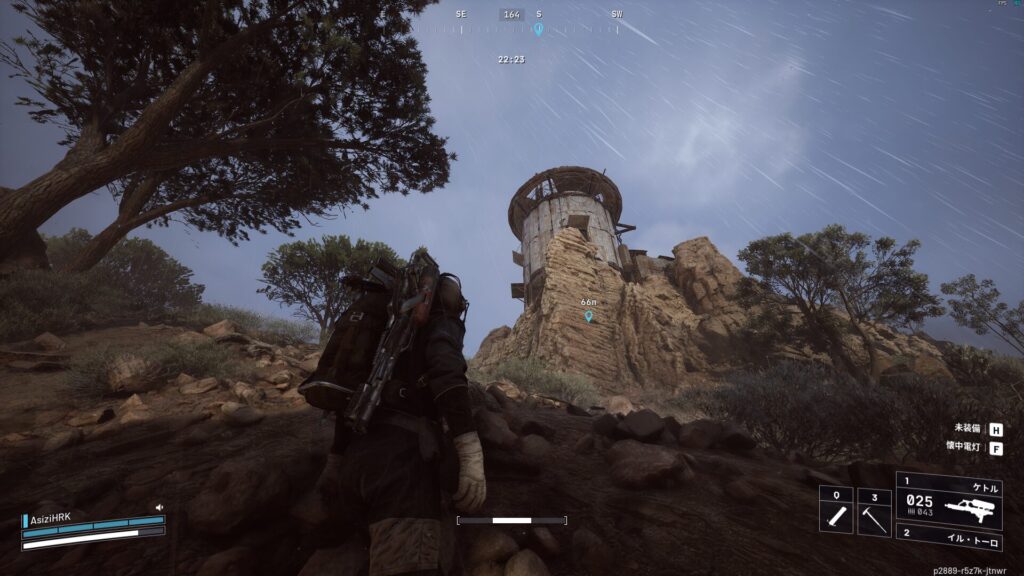Click the cyan waypoint marker showing 66m
Image resolution: width=1024 pixels, height=576 pixels.
[x=588, y=316]
